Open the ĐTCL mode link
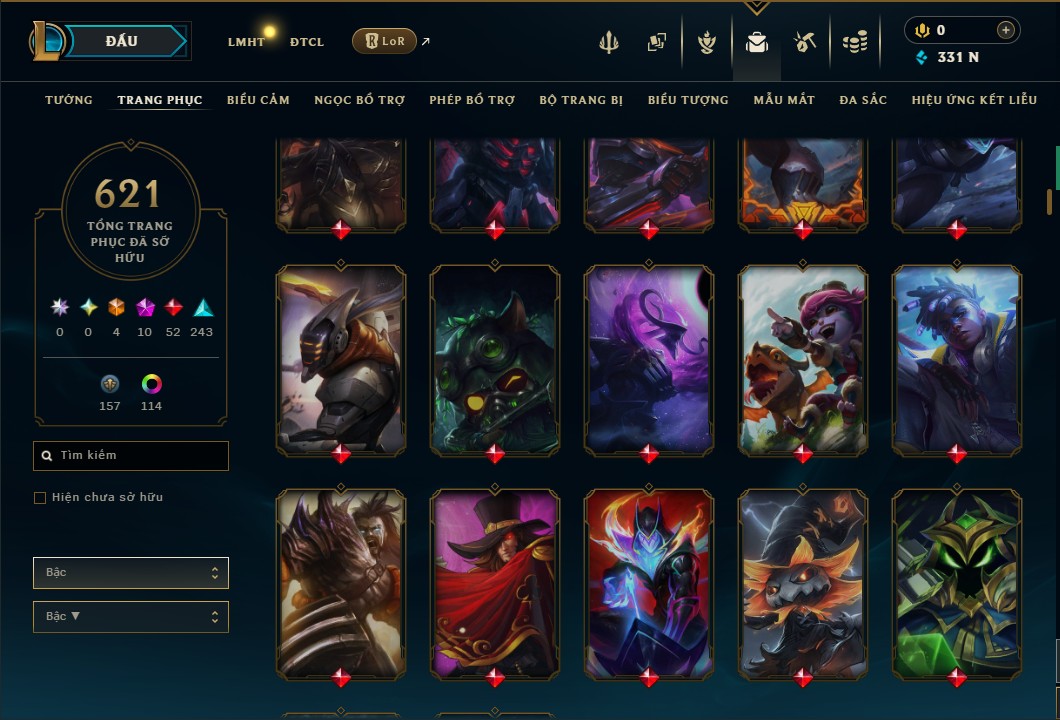 click(307, 42)
